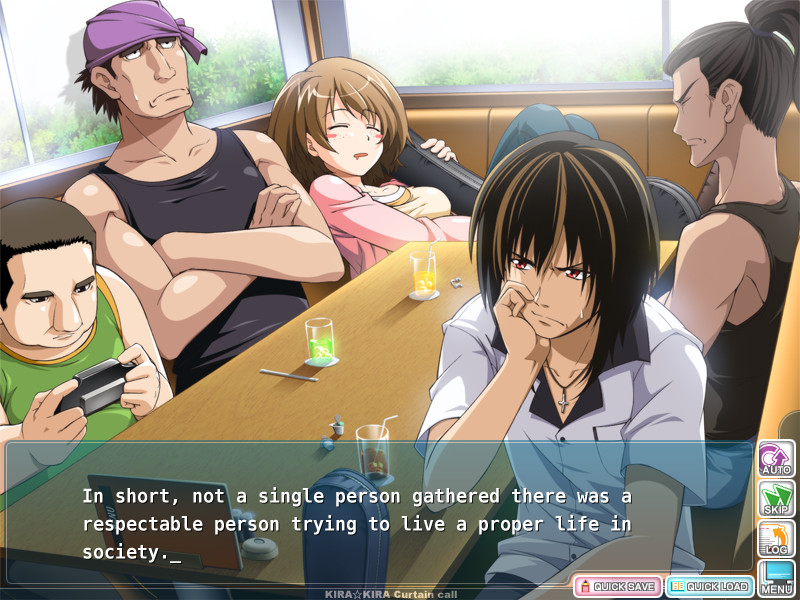Open the game MENU
The width and height of the screenshot is (800, 600).
(776, 577)
